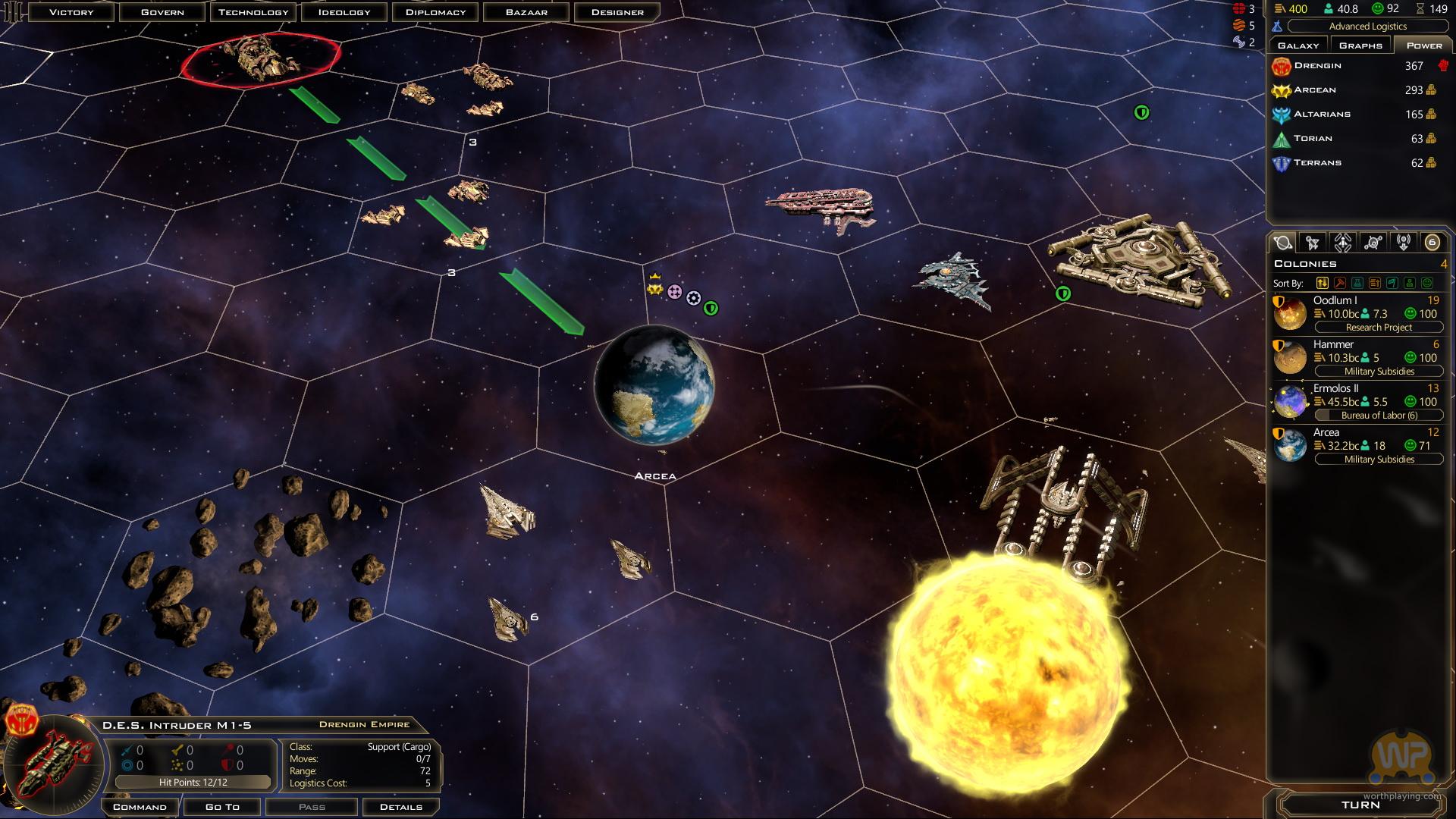1456x819 pixels.
Task: End the turn with the Turn button
Action: coord(1360,805)
